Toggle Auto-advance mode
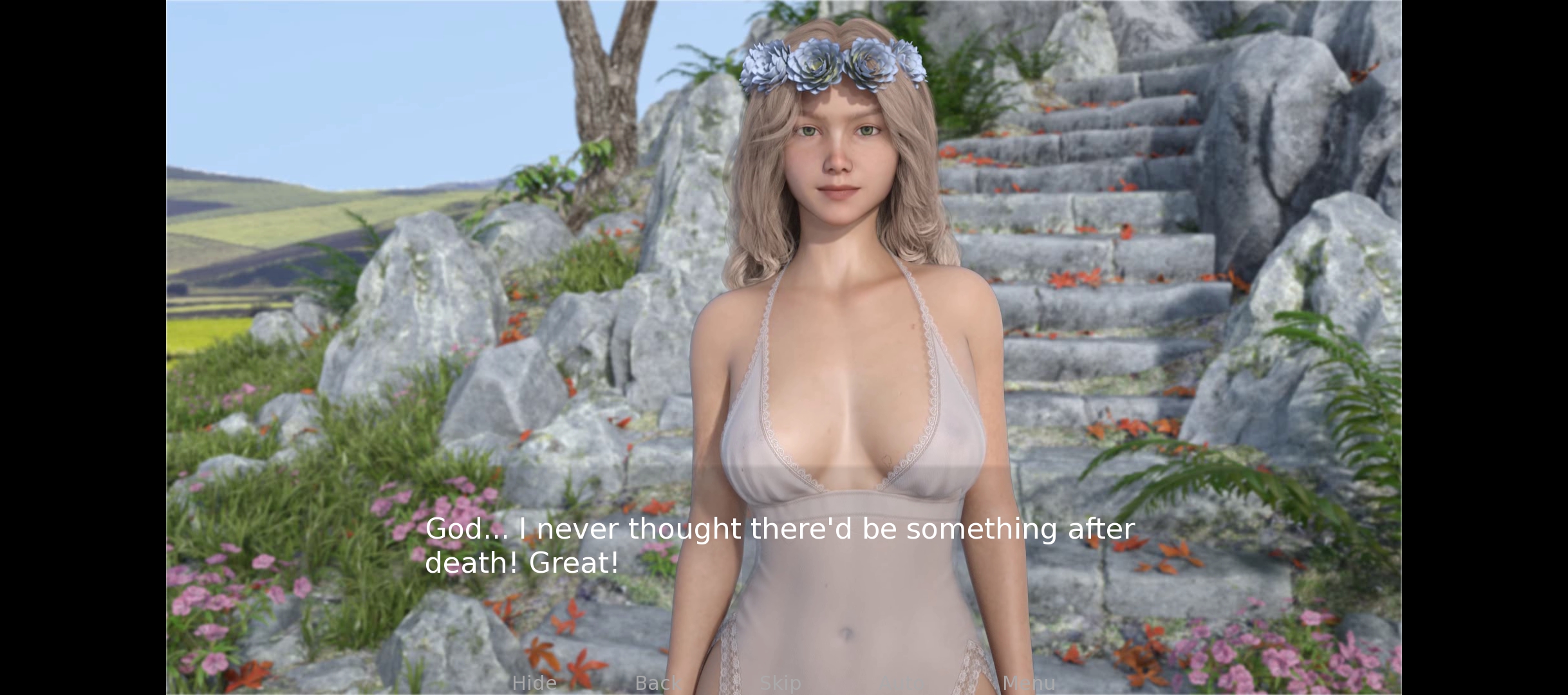The height and width of the screenshot is (695, 1568). click(x=904, y=683)
